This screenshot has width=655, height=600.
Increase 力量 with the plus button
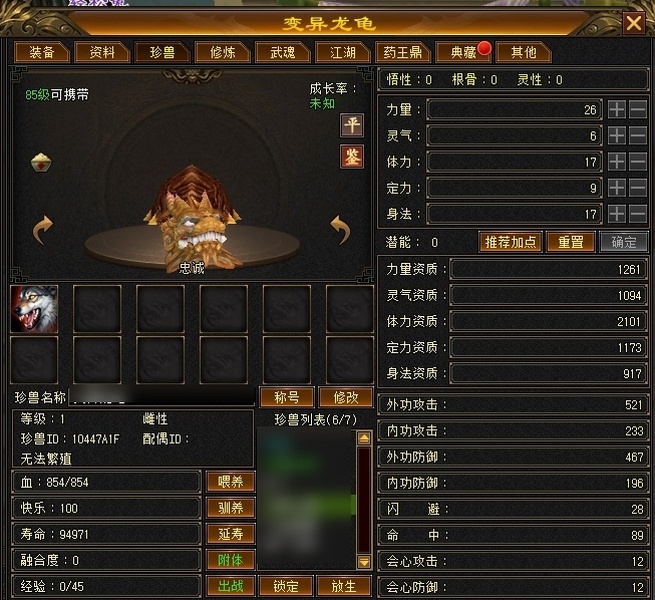pos(617,109)
